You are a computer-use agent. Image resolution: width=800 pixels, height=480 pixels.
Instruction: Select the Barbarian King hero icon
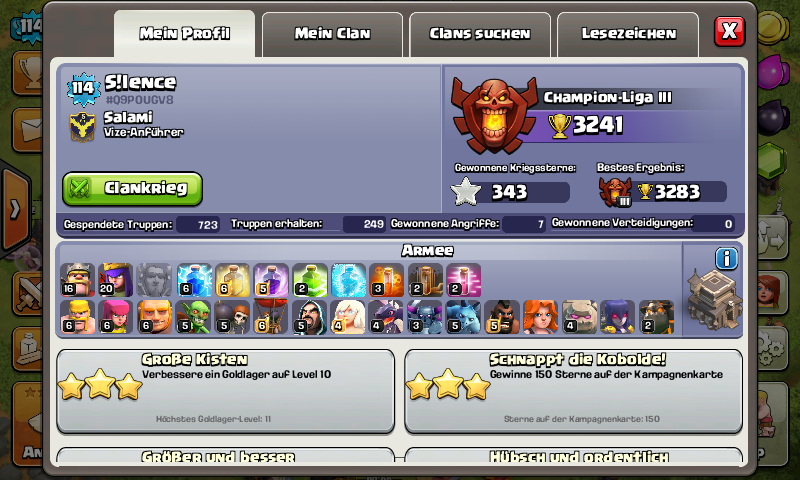[77, 280]
